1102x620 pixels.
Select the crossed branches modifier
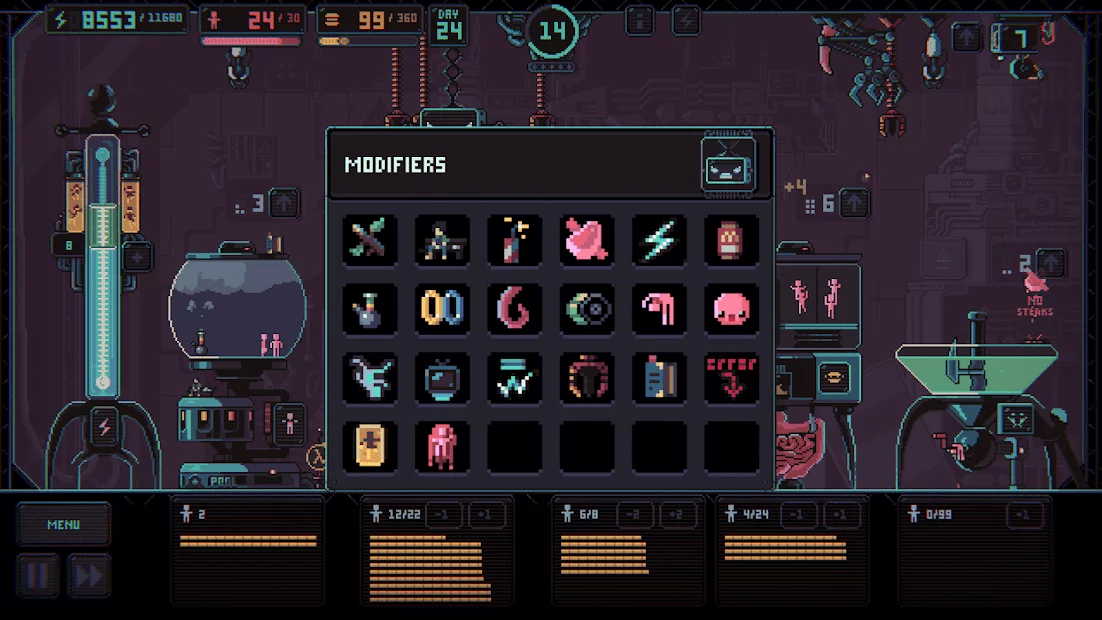(370, 240)
